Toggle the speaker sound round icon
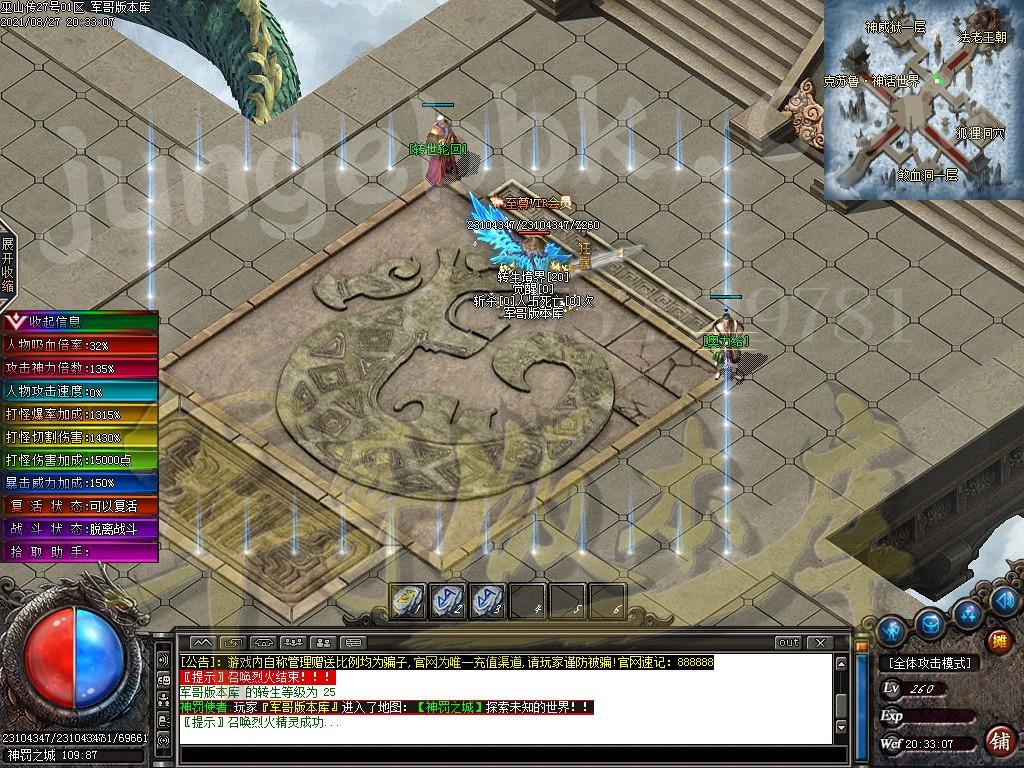The width and height of the screenshot is (1024, 768). click(1005, 600)
